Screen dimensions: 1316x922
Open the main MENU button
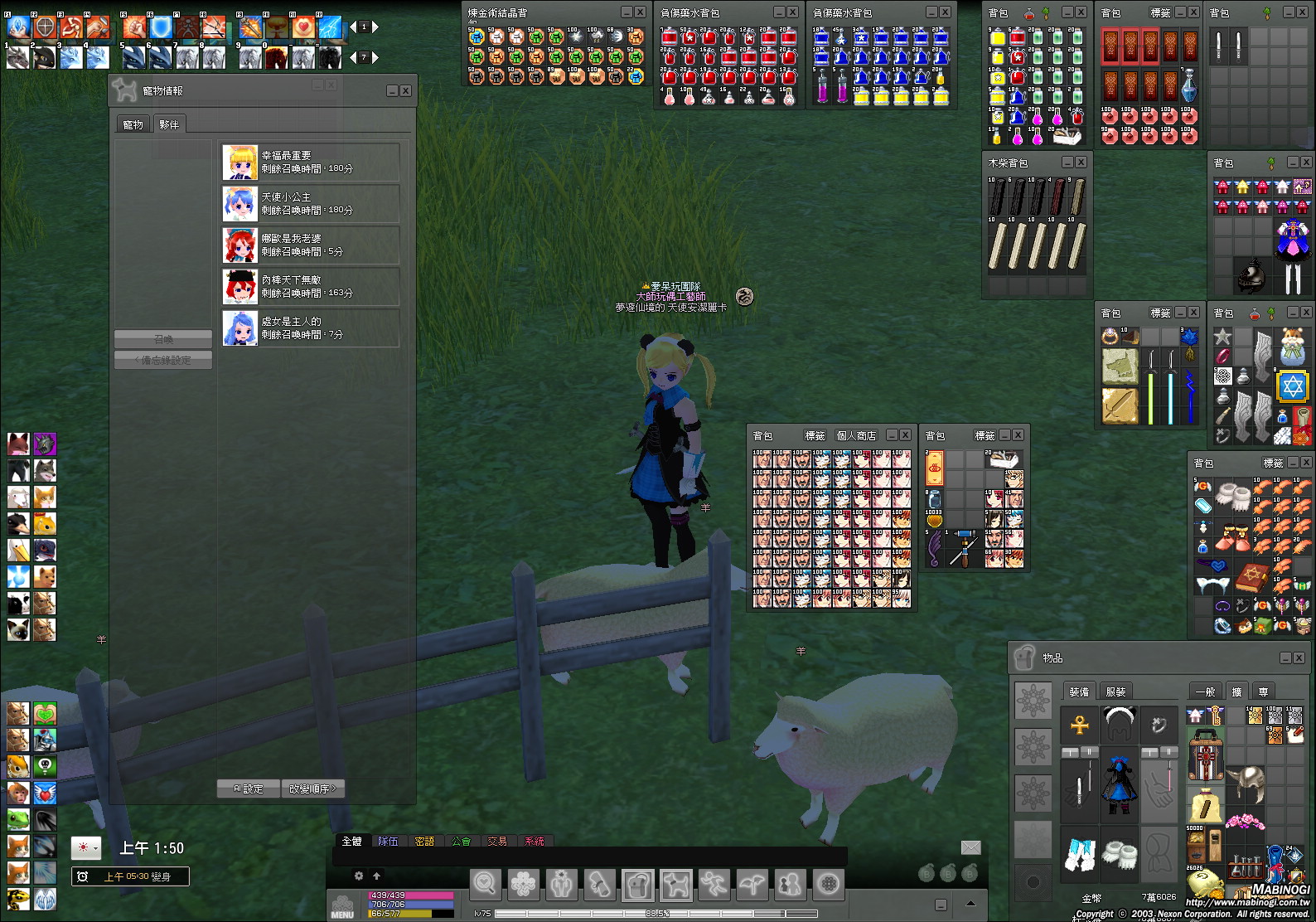click(342, 905)
